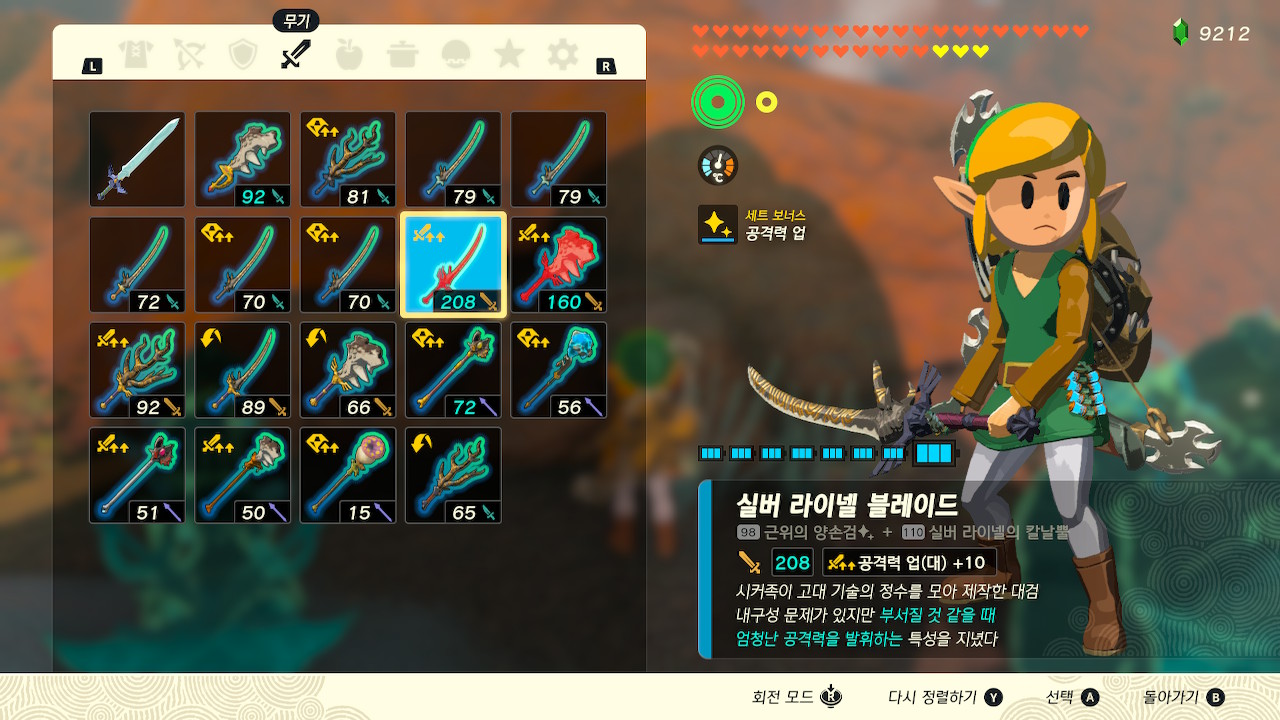Select the 208 attack Silver Lynel blade
The width and height of the screenshot is (1280, 720).
tap(453, 265)
